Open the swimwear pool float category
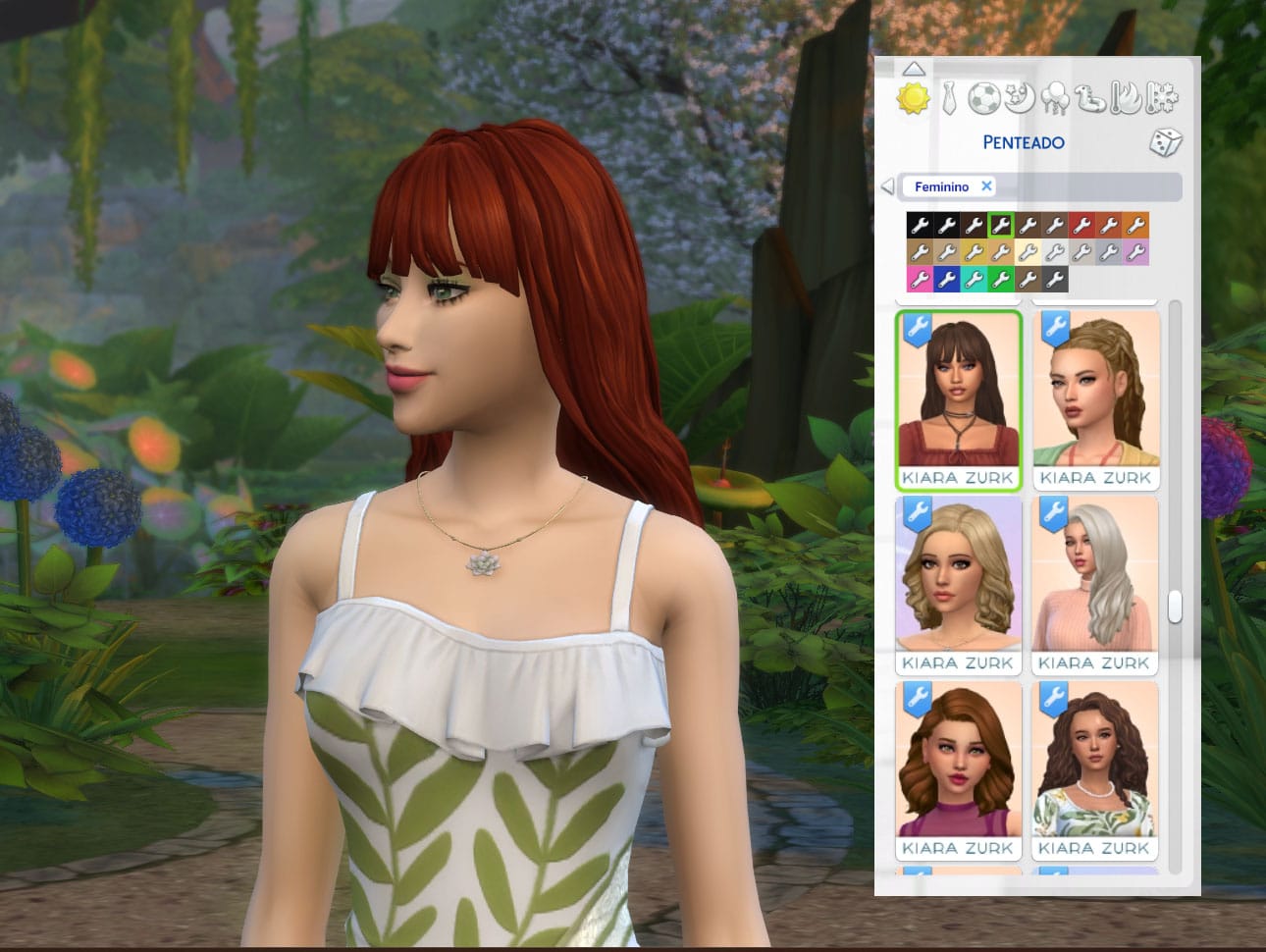This screenshot has height=952, width=1266. point(1090,98)
